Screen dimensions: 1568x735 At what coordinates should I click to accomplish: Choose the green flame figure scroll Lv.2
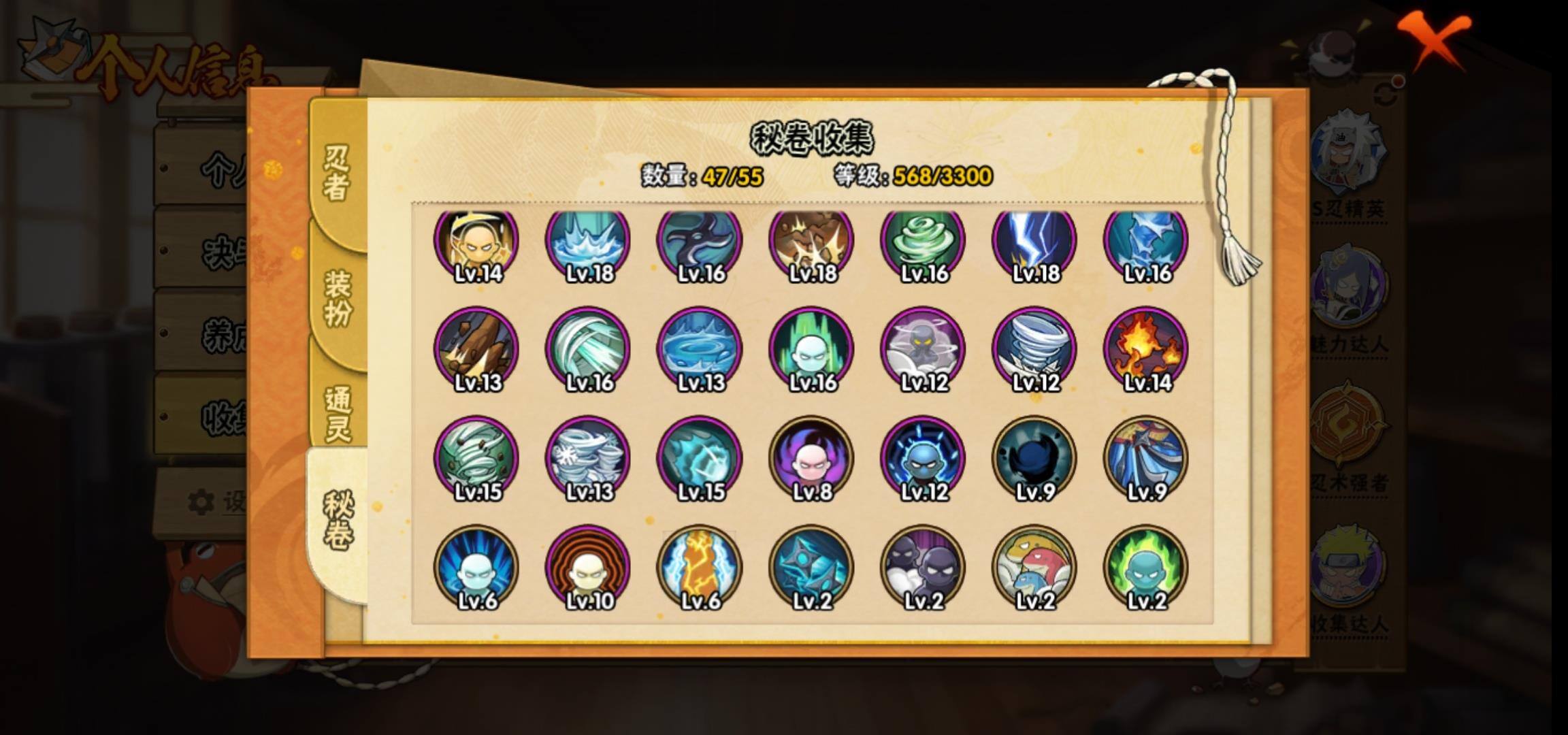(x=1146, y=566)
